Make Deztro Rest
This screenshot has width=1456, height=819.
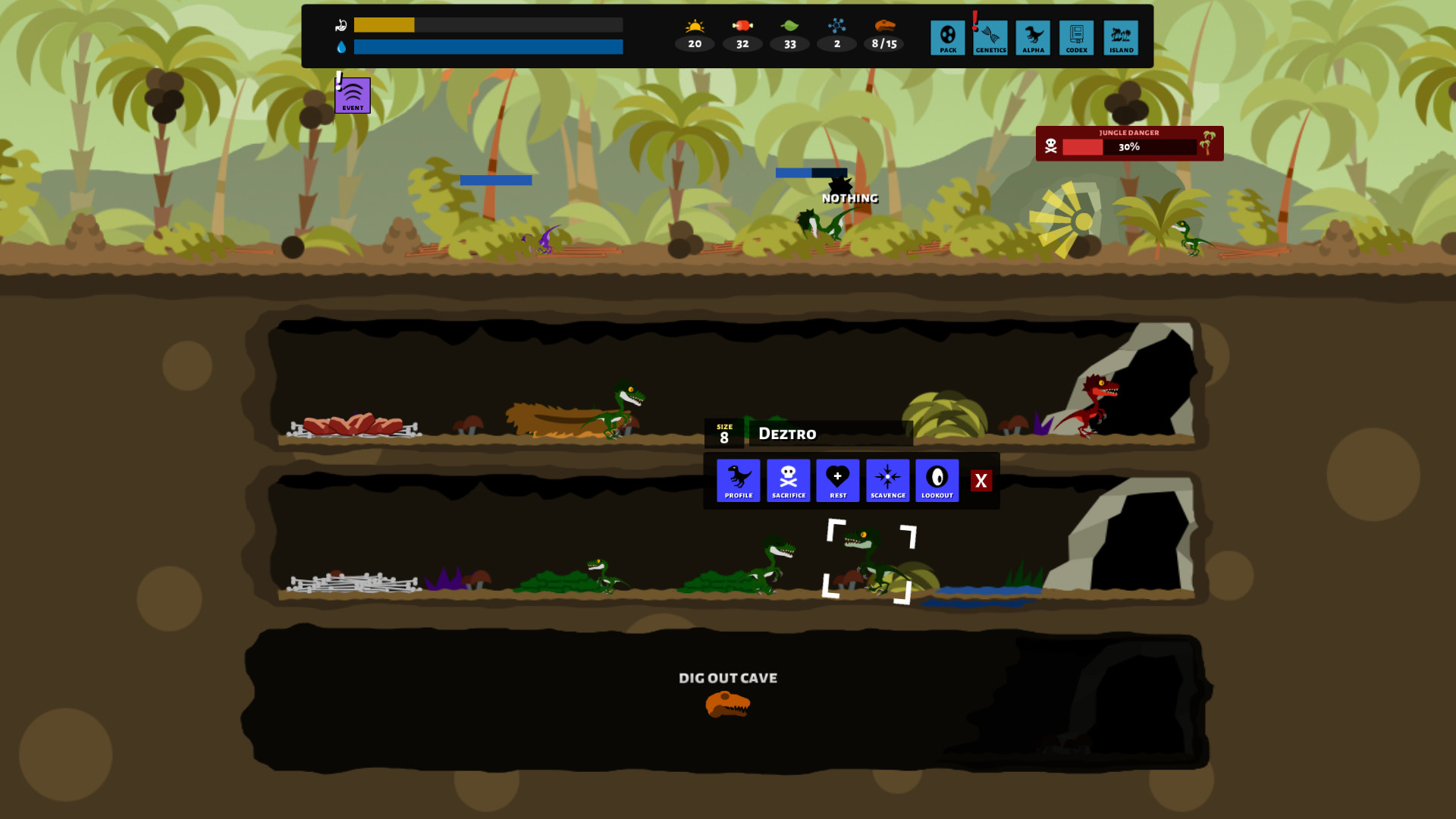pyautogui.click(x=838, y=480)
